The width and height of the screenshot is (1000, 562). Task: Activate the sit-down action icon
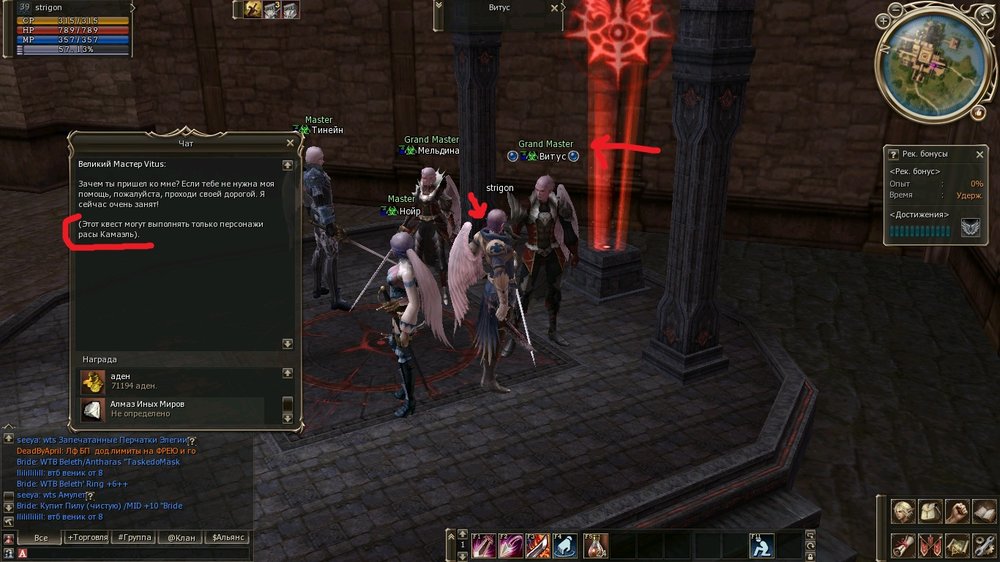point(762,546)
